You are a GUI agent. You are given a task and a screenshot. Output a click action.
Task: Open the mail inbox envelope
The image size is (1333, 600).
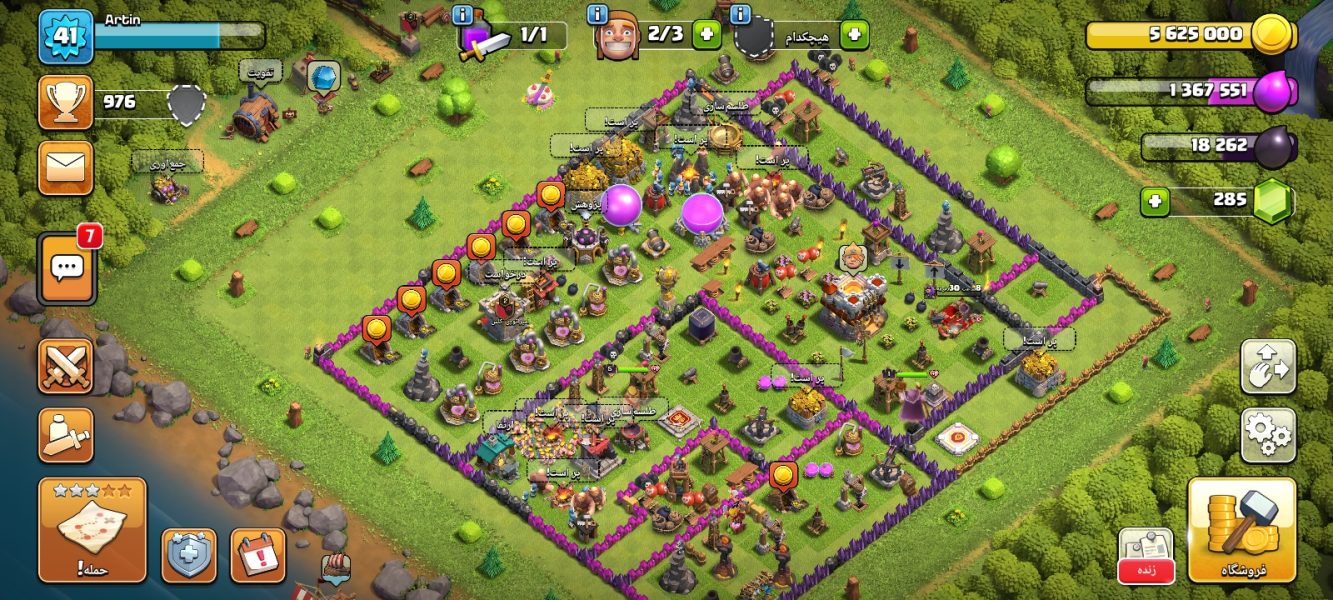coord(66,167)
